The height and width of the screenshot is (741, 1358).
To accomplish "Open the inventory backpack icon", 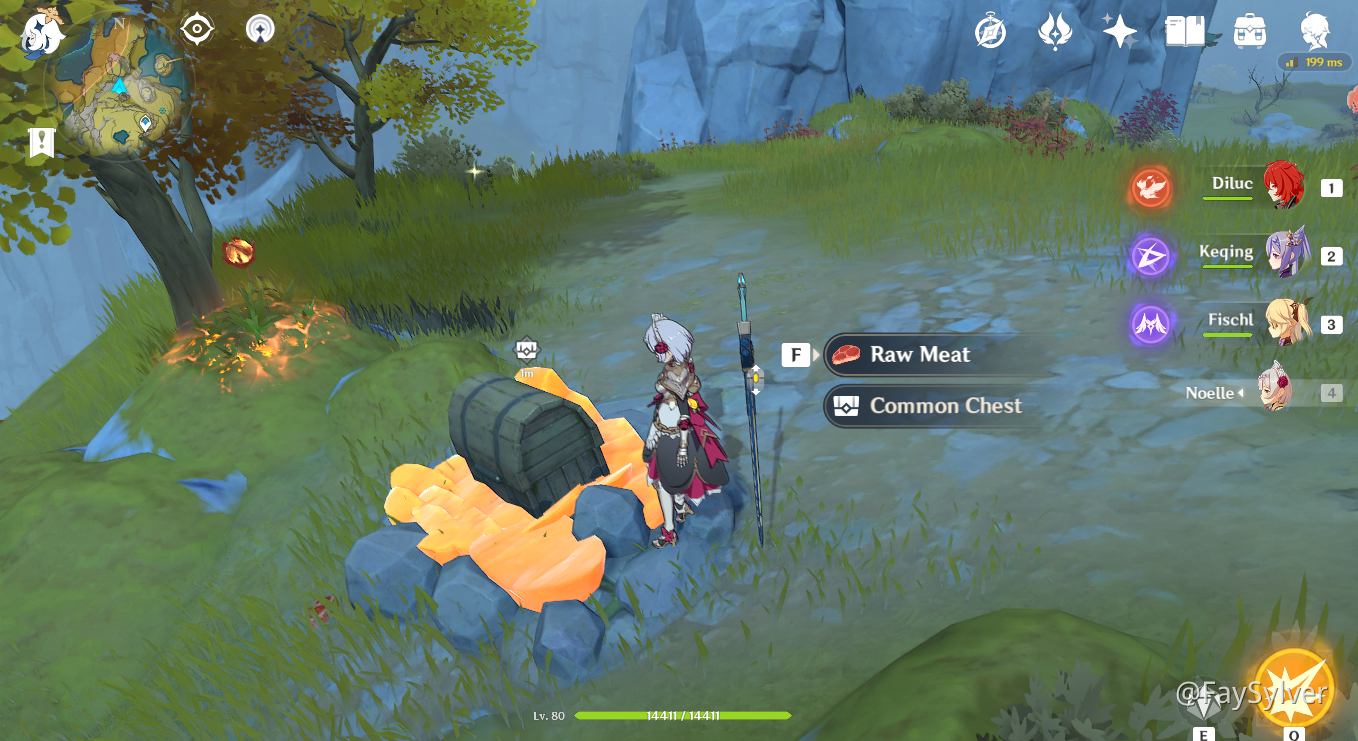I will click(x=1250, y=32).
